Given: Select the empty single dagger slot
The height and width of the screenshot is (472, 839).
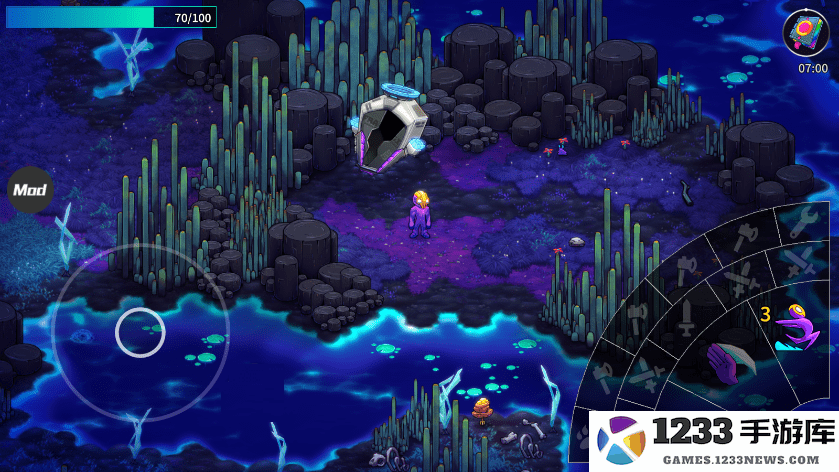Looking at the screenshot, I should click(x=686, y=318).
